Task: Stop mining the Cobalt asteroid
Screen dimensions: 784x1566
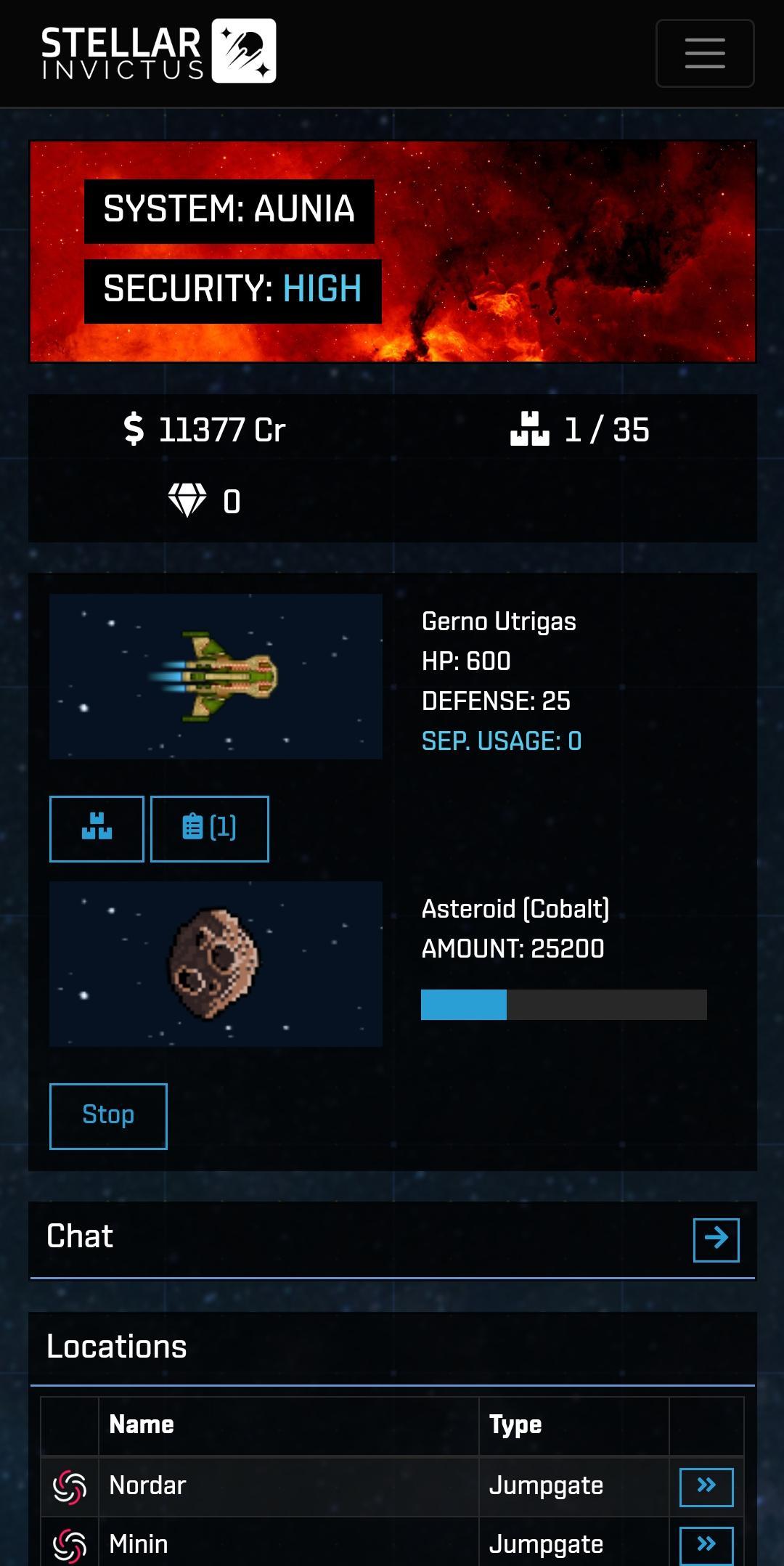Action: pos(108,1116)
